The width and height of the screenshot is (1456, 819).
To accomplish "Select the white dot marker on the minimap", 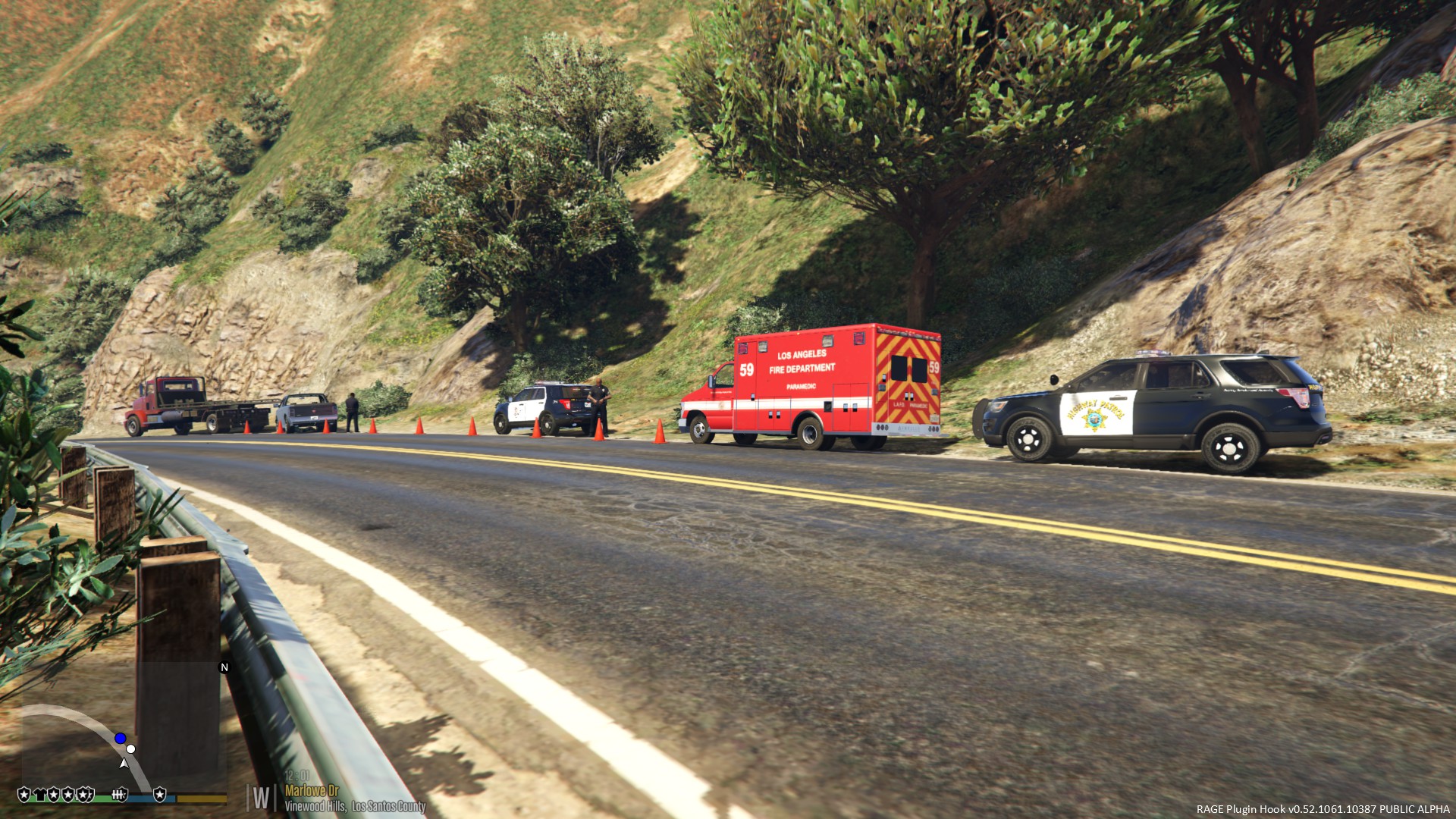I will 130,749.
